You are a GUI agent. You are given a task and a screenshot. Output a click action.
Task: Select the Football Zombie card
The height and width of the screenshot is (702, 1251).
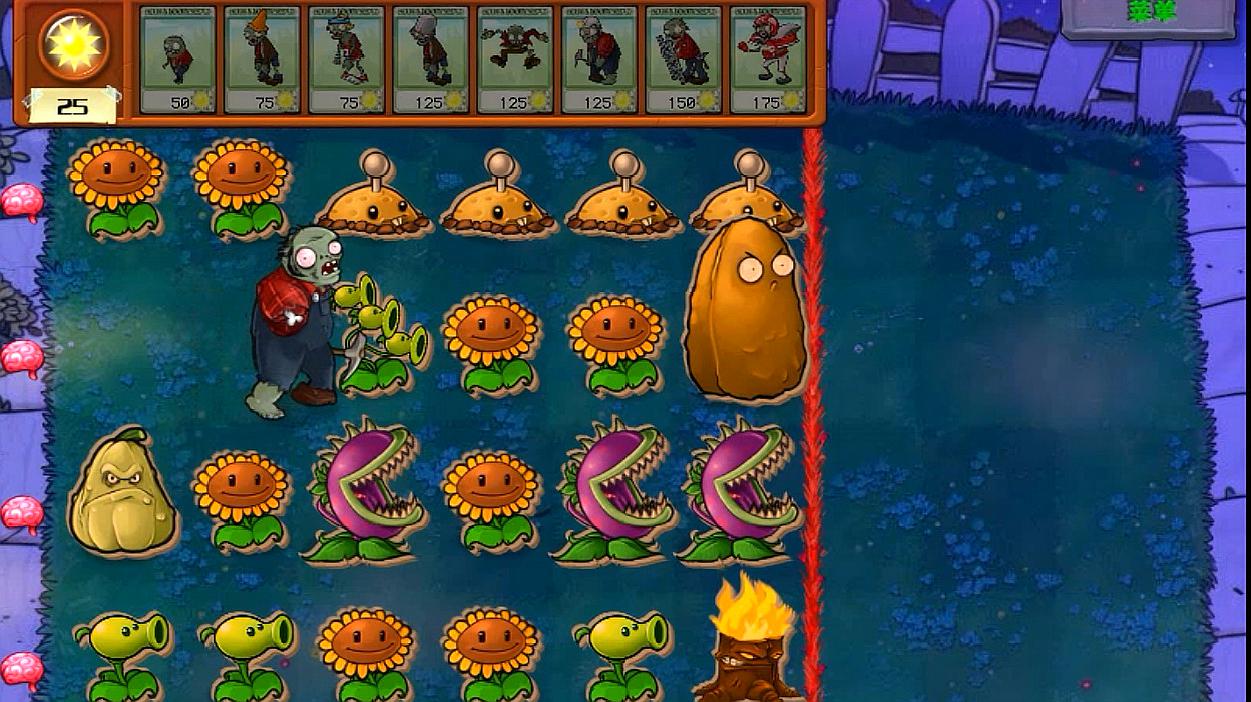pos(767,59)
